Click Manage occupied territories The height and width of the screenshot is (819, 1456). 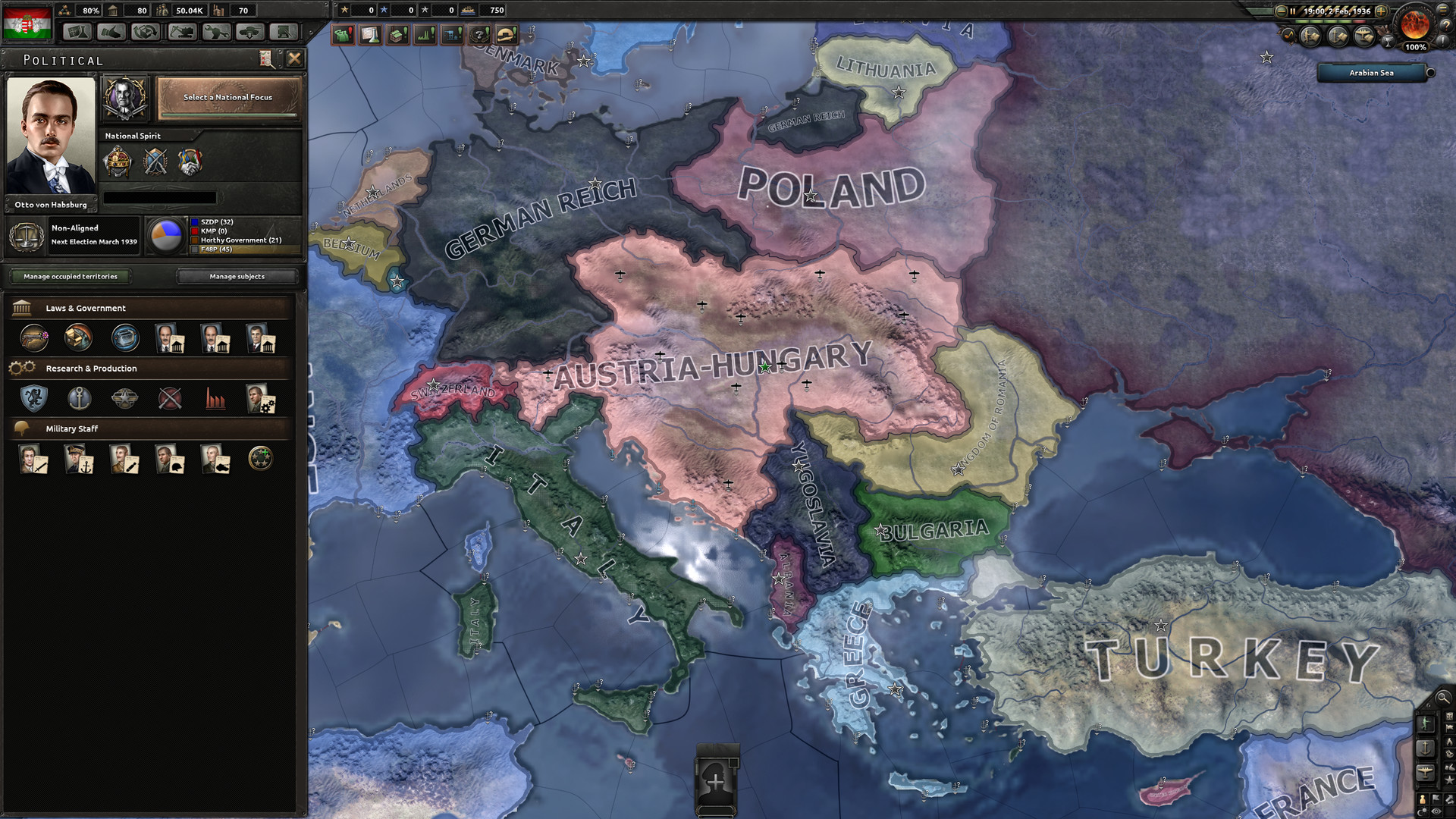click(x=71, y=276)
